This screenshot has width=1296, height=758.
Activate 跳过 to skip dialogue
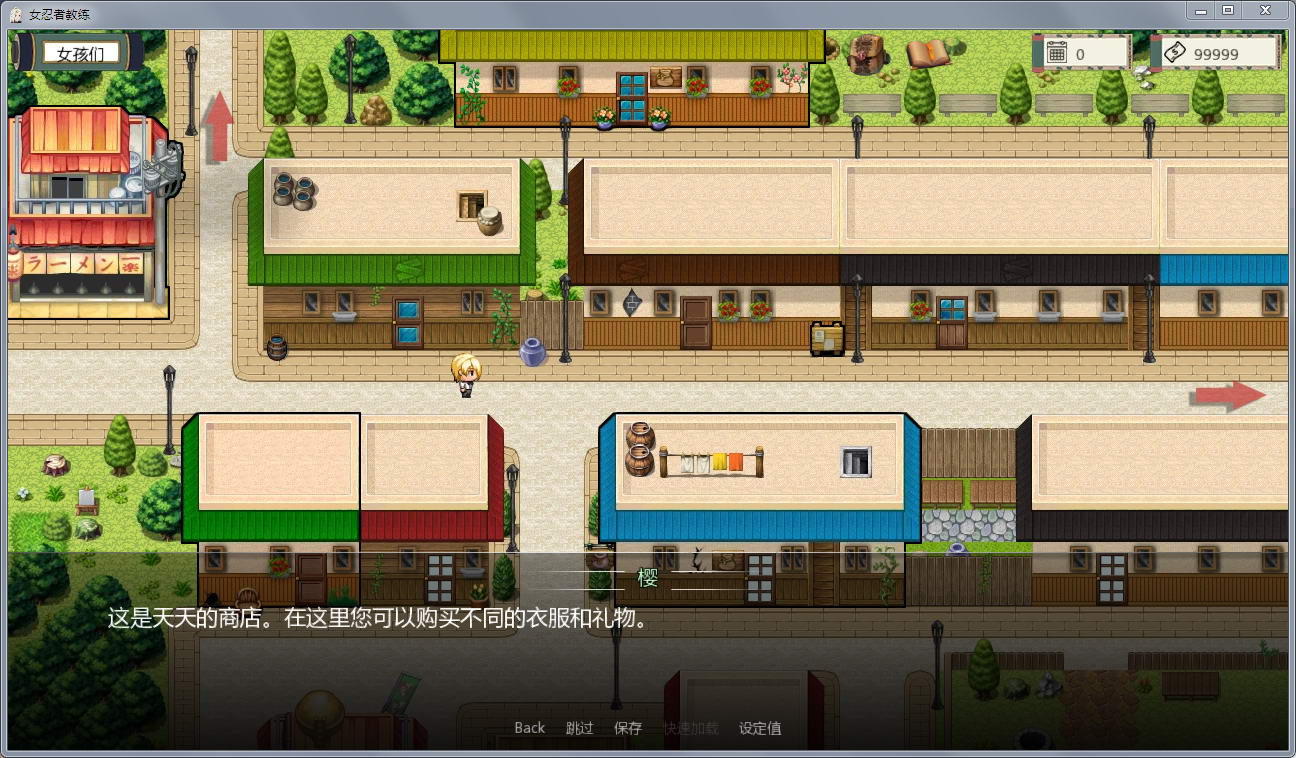[x=578, y=728]
